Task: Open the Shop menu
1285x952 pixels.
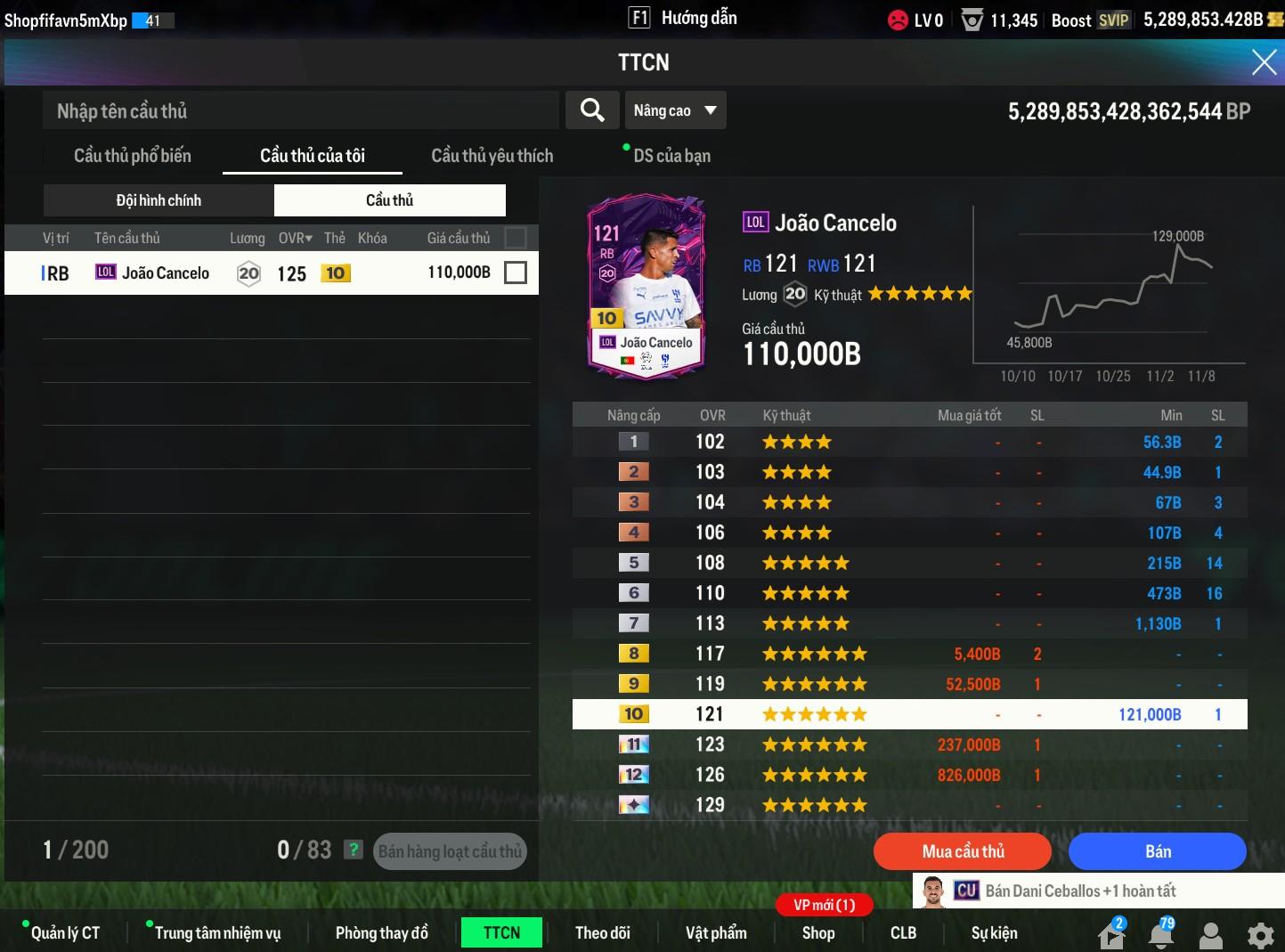Action: tap(817, 932)
